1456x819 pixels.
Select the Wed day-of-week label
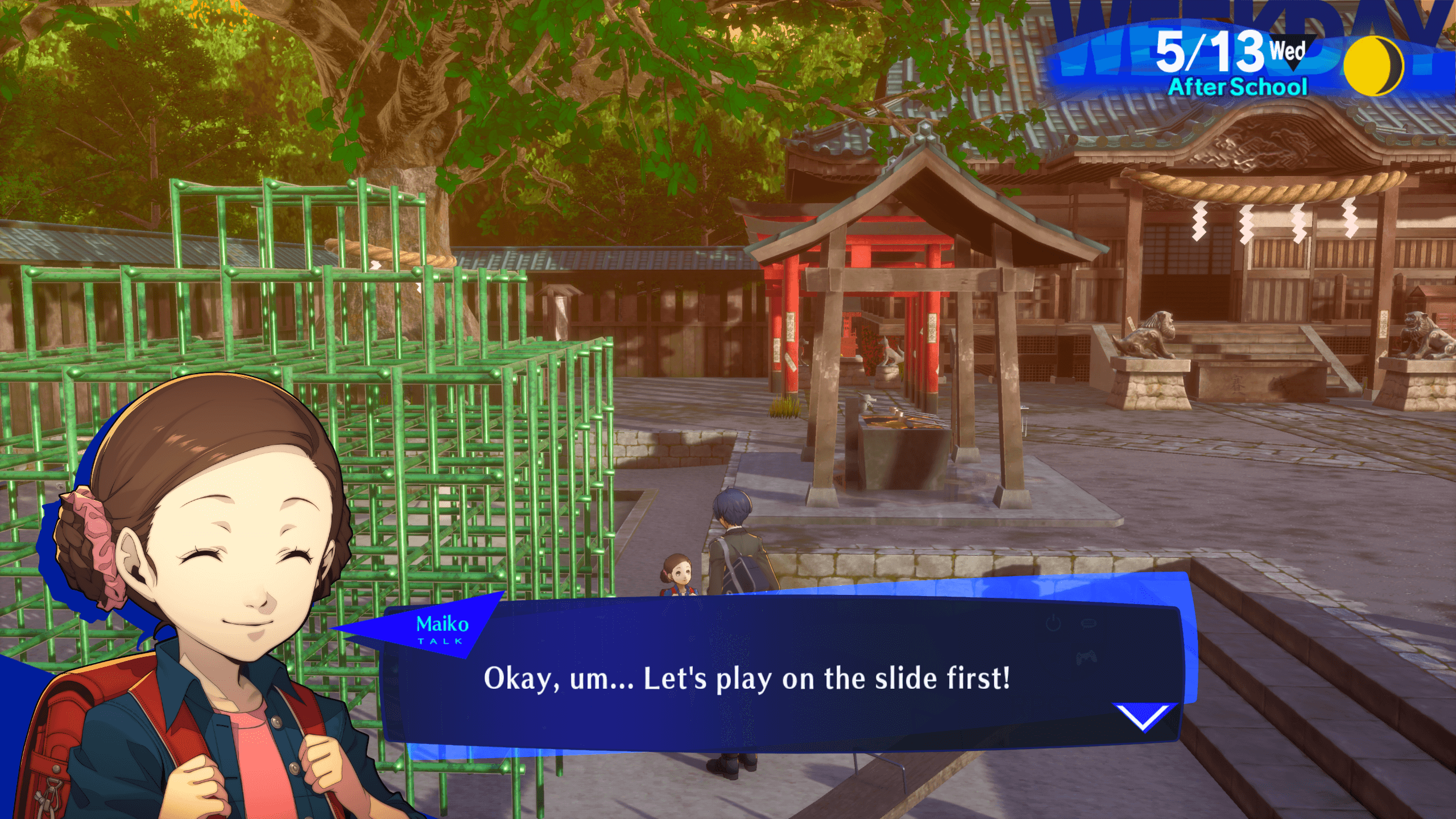pos(1288,51)
